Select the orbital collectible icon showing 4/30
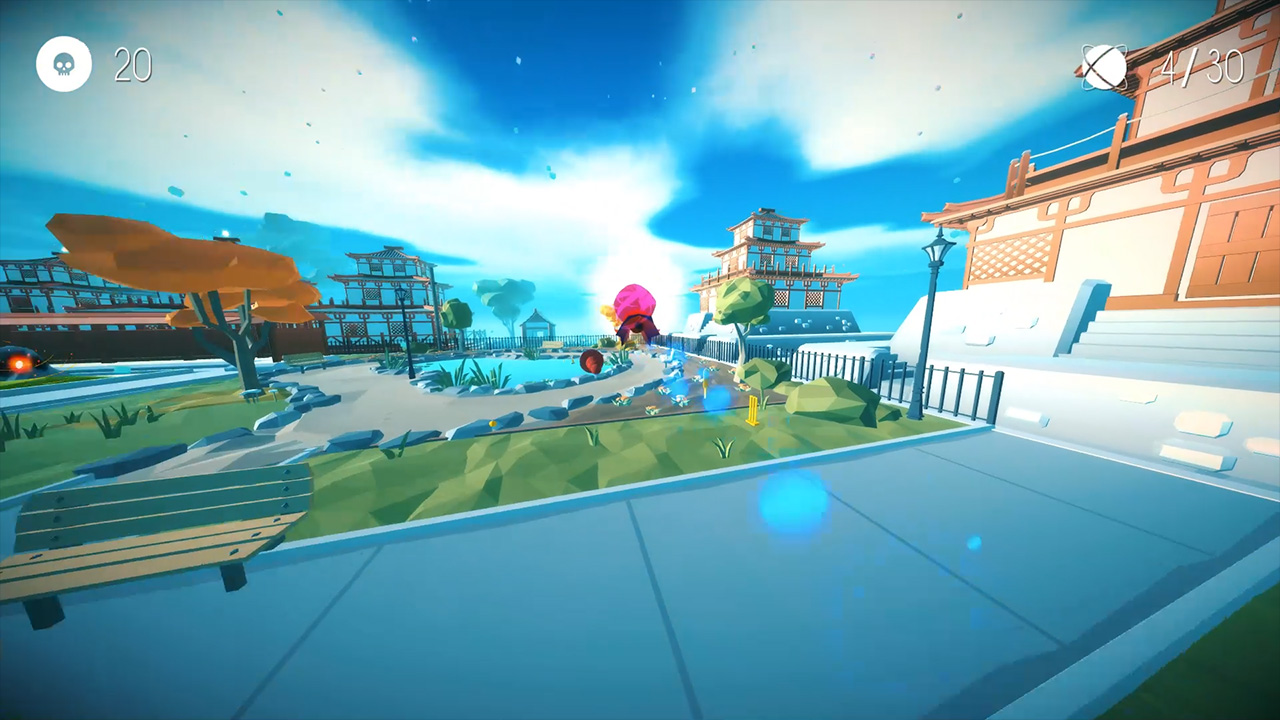Viewport: 1280px width, 720px height. 1106,67
